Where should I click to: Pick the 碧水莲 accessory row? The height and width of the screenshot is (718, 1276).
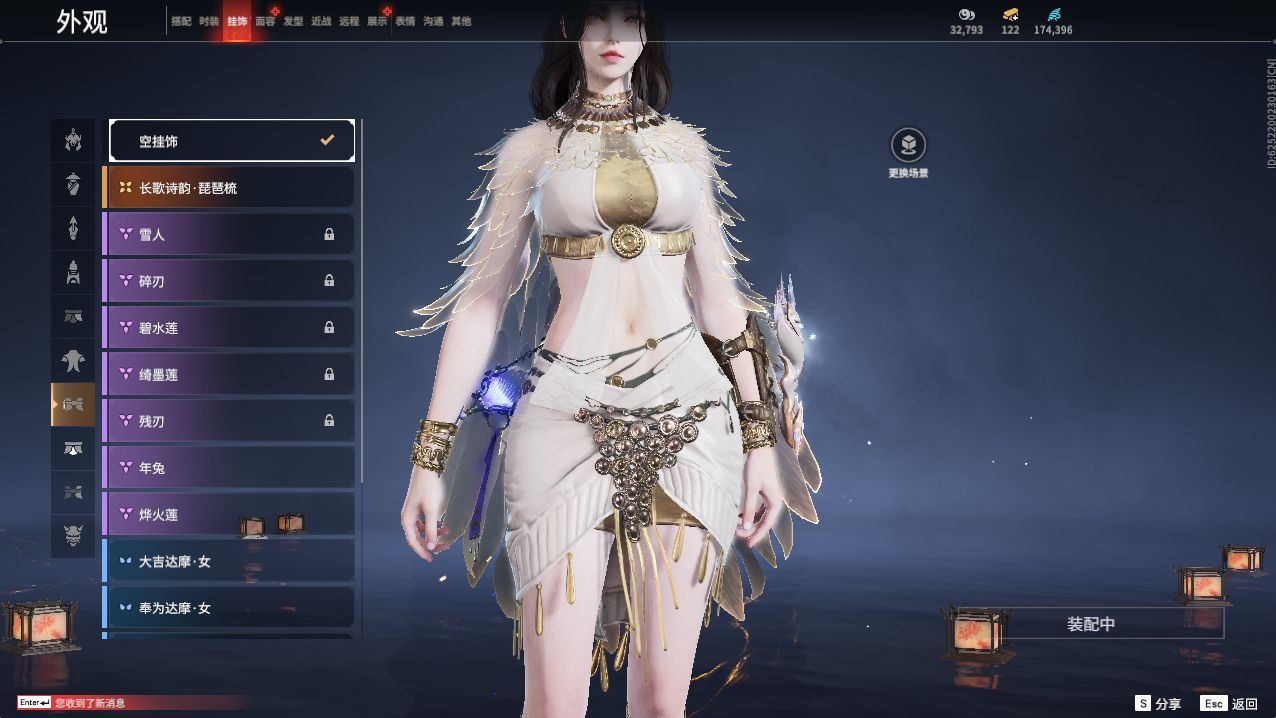[x=229, y=328]
